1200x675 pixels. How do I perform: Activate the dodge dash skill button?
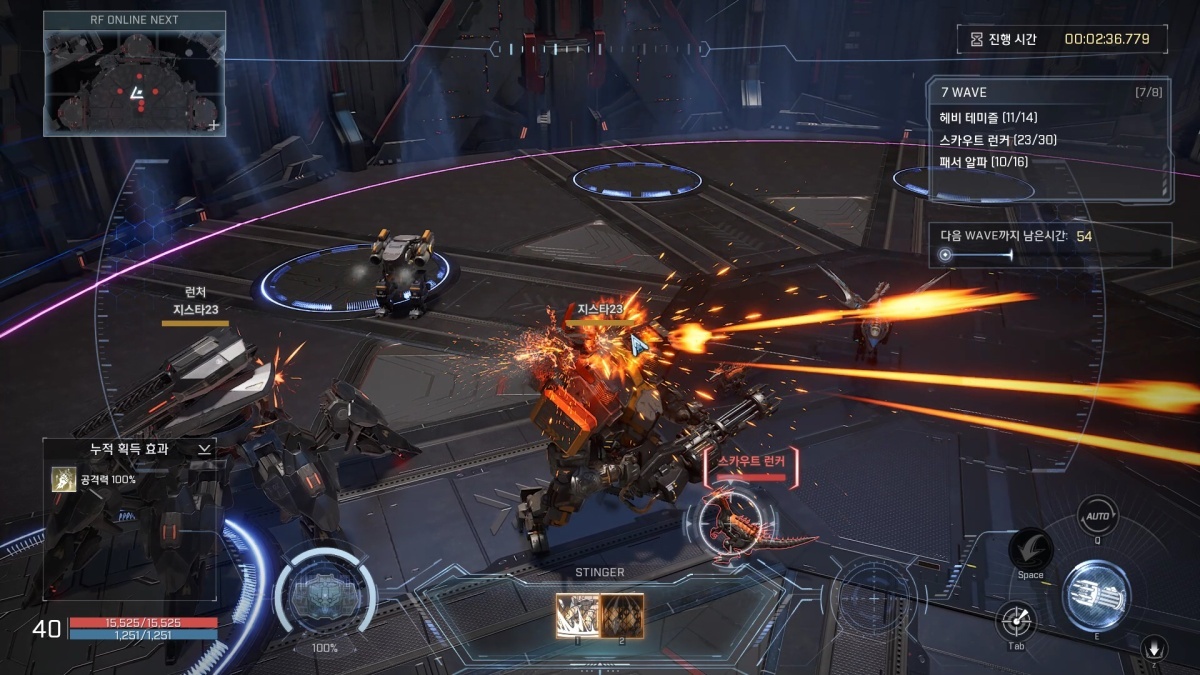(1029, 549)
